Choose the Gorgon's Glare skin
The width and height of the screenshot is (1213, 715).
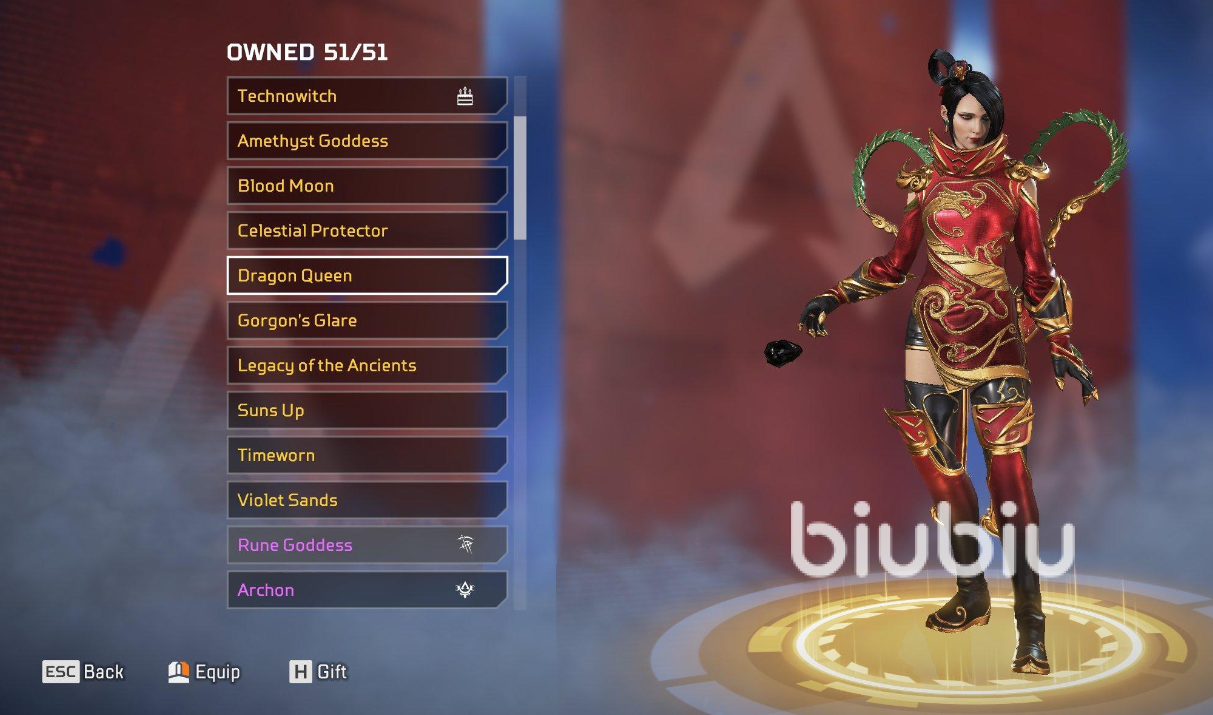coord(366,321)
